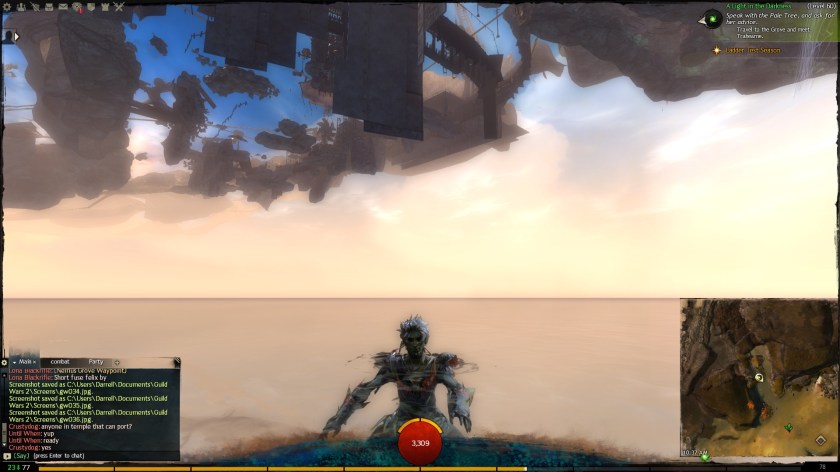Screen dimensions: 840x472
Task: Switch to the Main chat tab
Action: (x=23, y=361)
